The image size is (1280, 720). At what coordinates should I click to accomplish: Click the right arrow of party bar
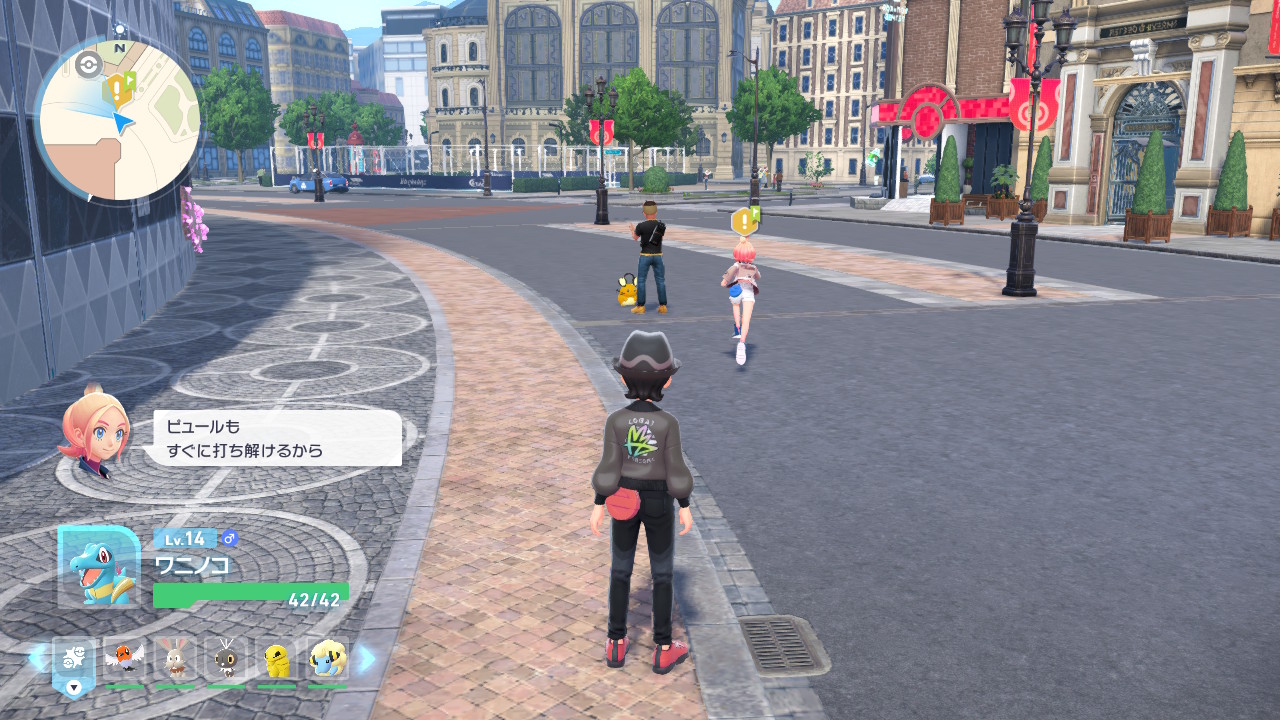[x=366, y=658]
